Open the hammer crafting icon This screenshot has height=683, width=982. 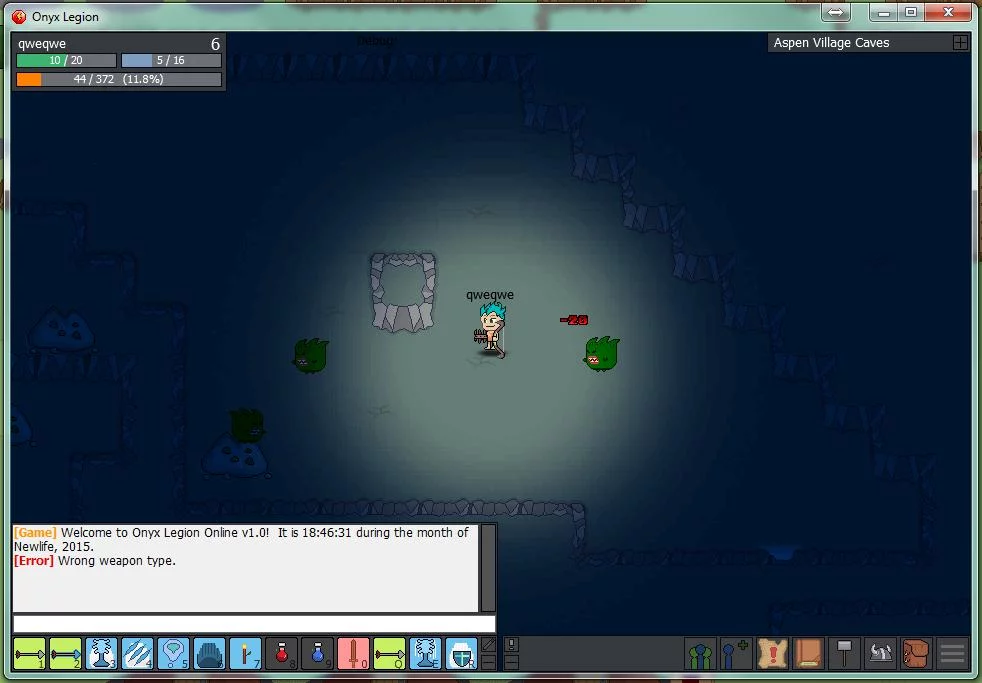click(x=845, y=654)
